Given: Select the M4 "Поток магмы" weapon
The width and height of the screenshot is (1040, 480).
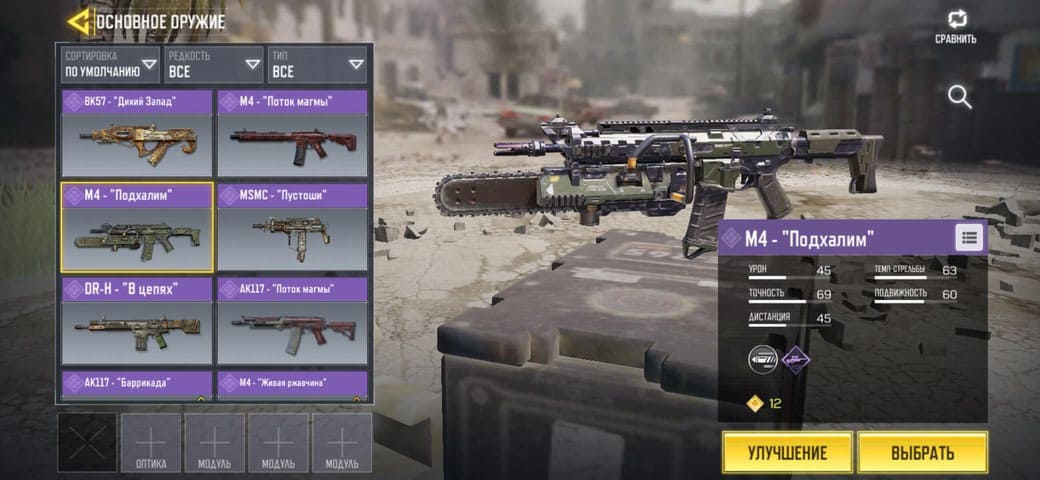Looking at the screenshot, I should 292,133.
